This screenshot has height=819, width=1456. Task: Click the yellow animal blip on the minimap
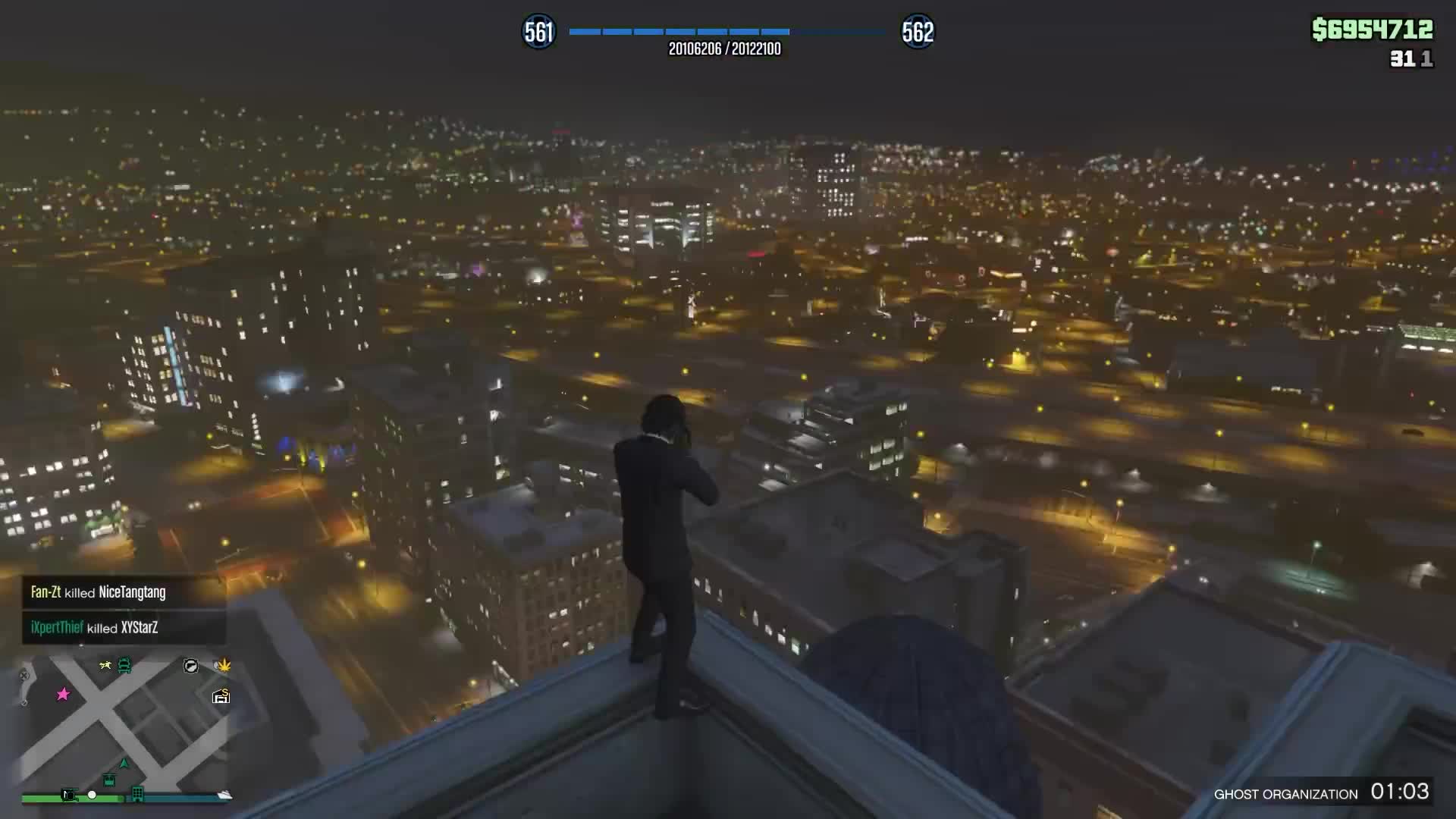(x=105, y=664)
